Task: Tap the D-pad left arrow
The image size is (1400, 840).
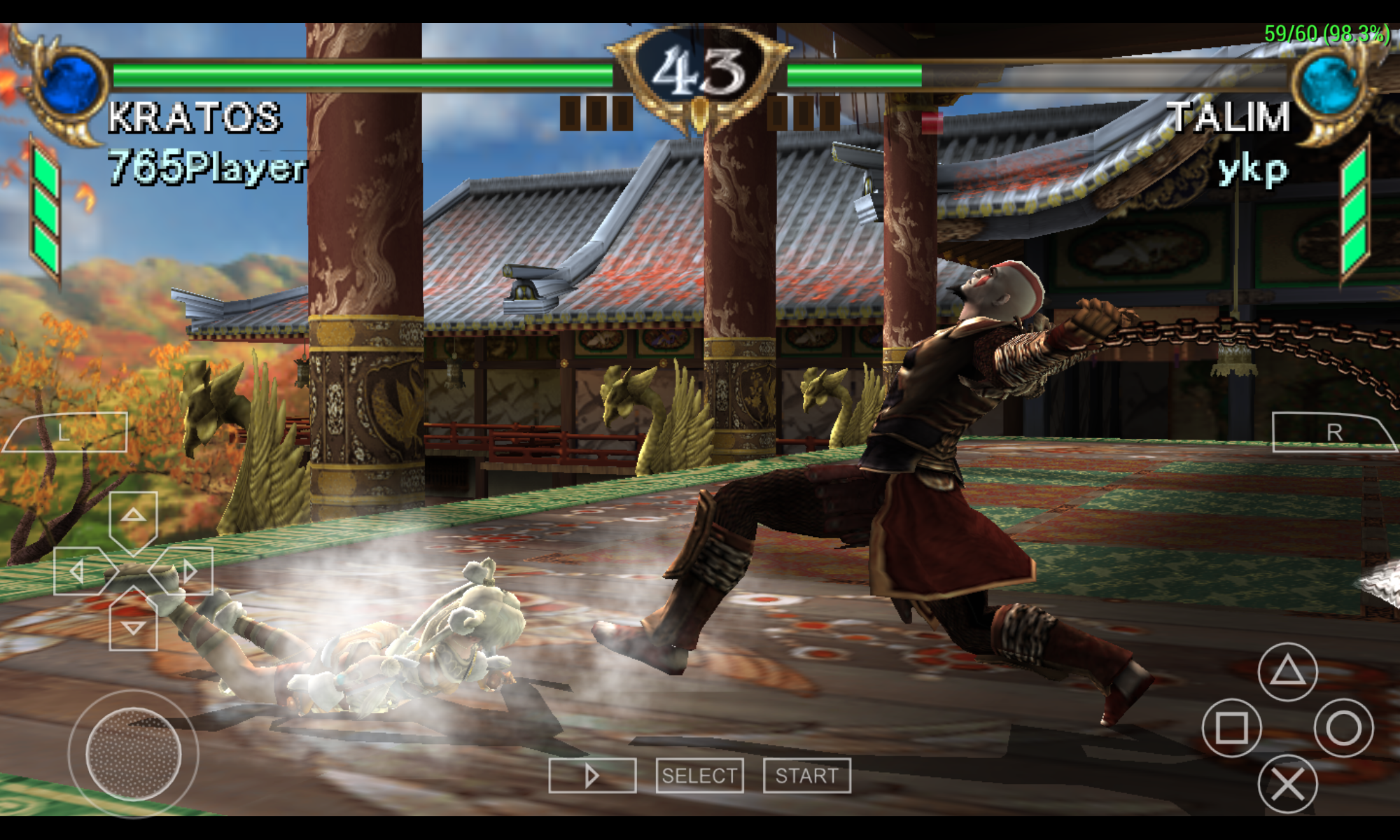Action: coord(78,571)
